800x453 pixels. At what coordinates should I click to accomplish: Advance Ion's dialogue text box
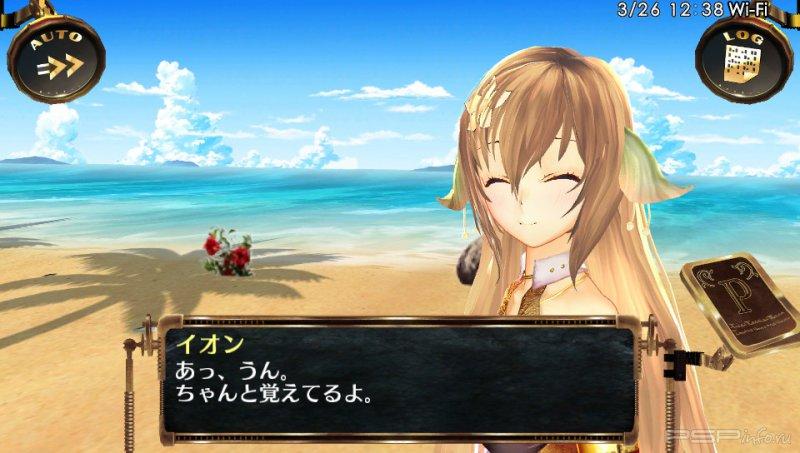400,380
